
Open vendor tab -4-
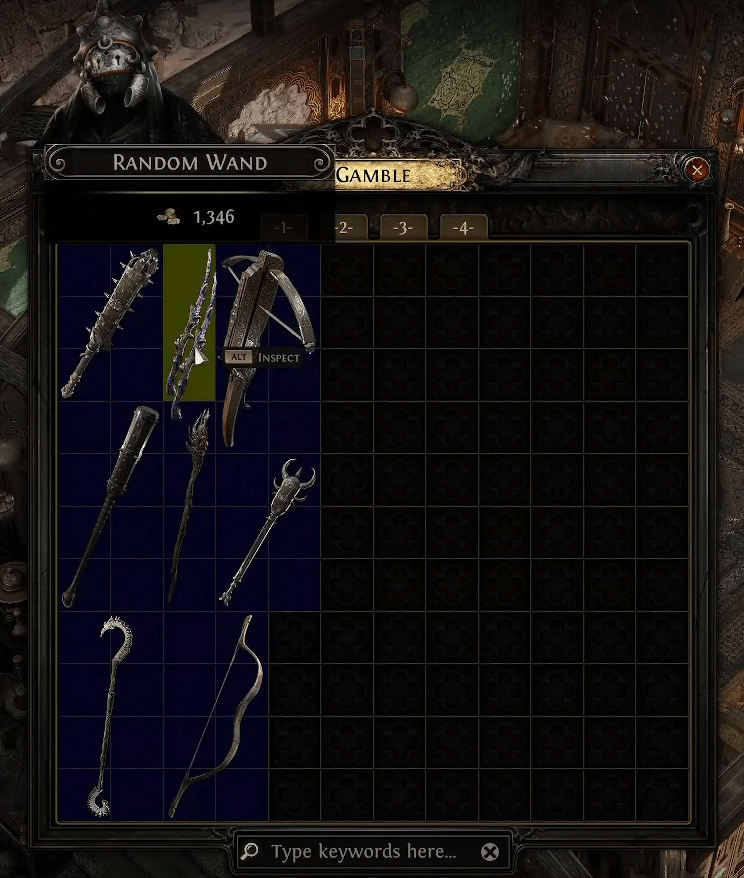click(x=463, y=228)
